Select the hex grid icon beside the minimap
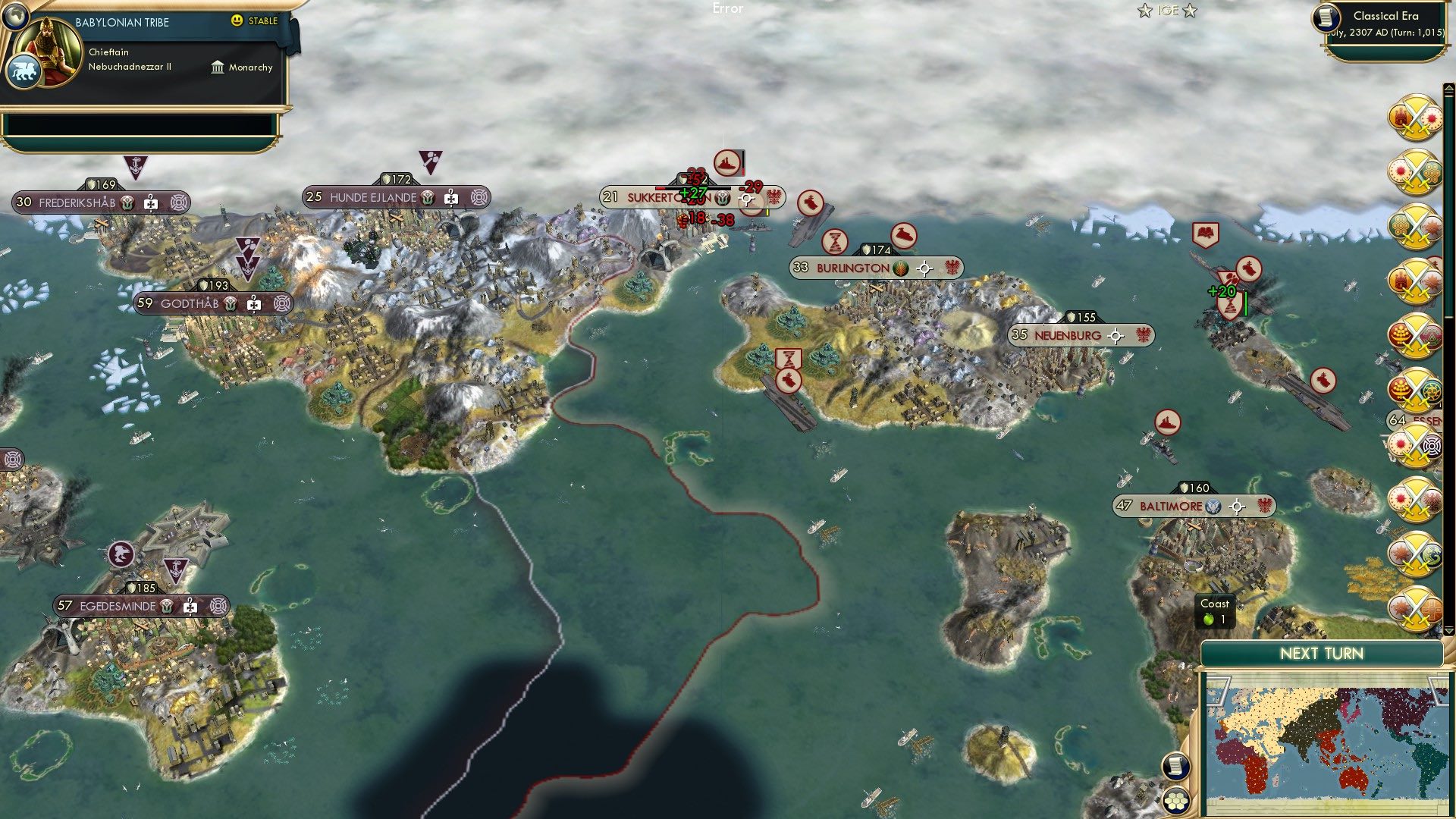Screen dimensions: 1456x819 click(1176, 799)
